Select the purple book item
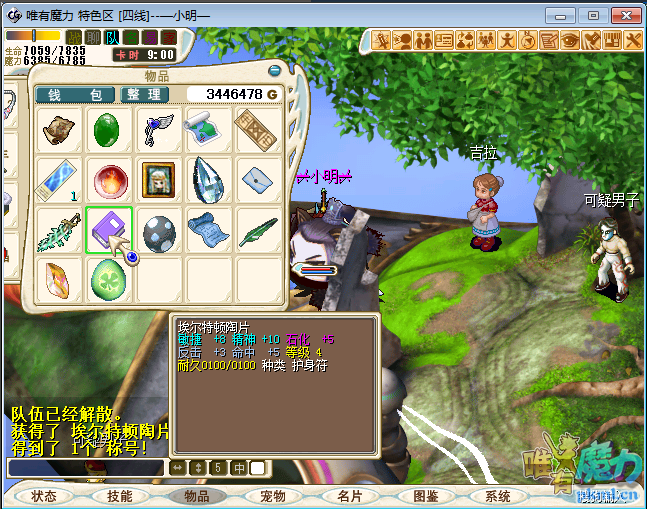Screen dimensions: 647x509 [107, 230]
